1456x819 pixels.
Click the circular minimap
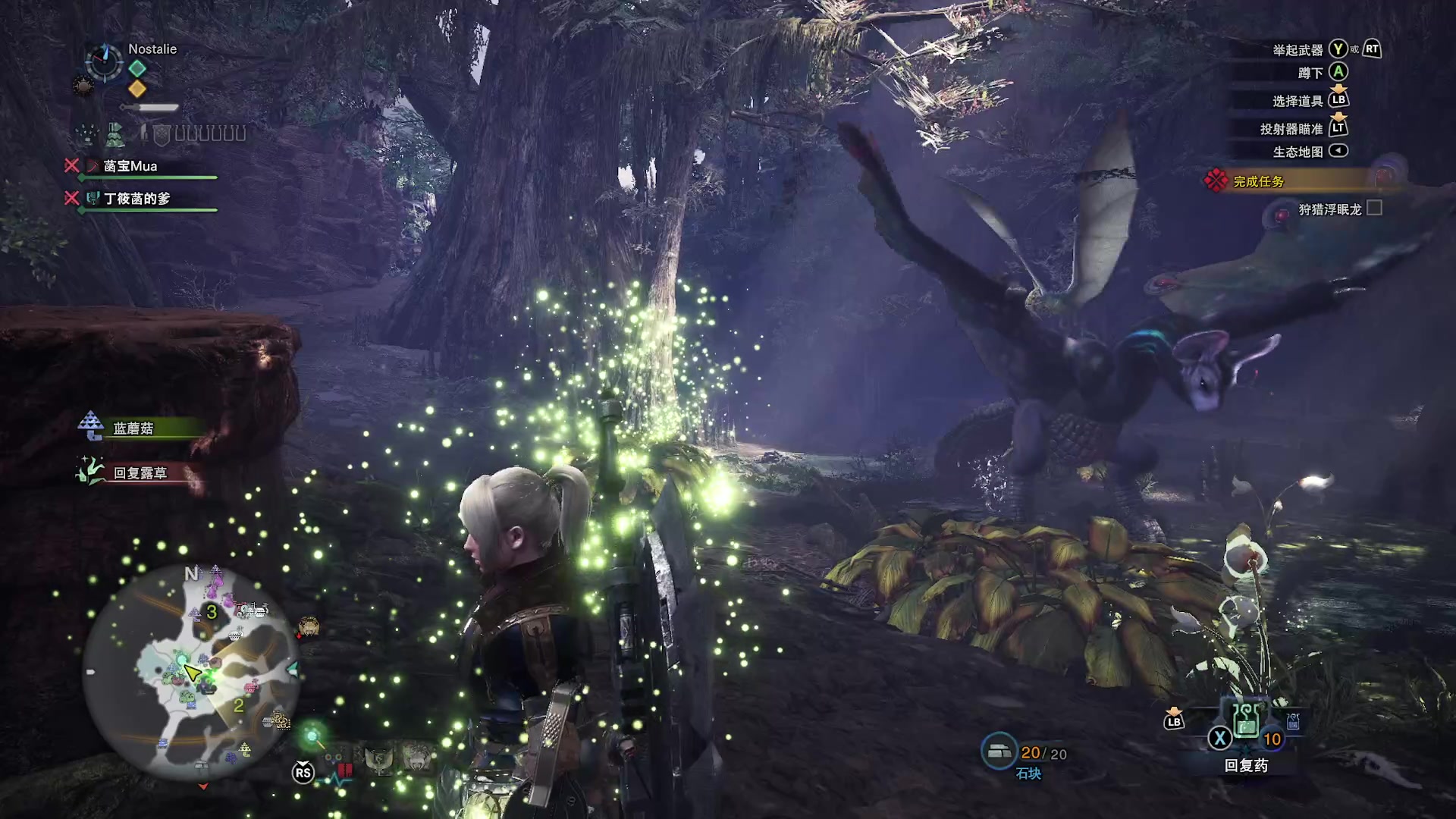tap(190, 672)
